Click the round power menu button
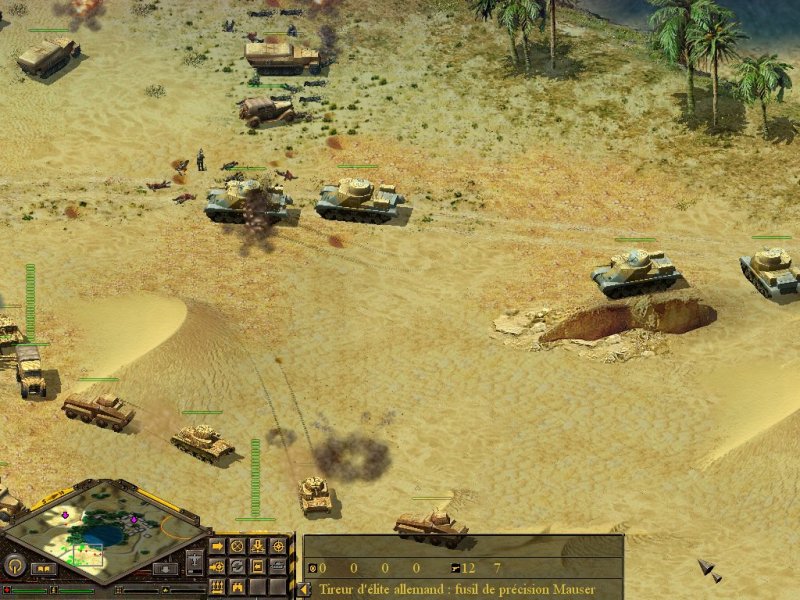The width and height of the screenshot is (800, 600). point(15,566)
